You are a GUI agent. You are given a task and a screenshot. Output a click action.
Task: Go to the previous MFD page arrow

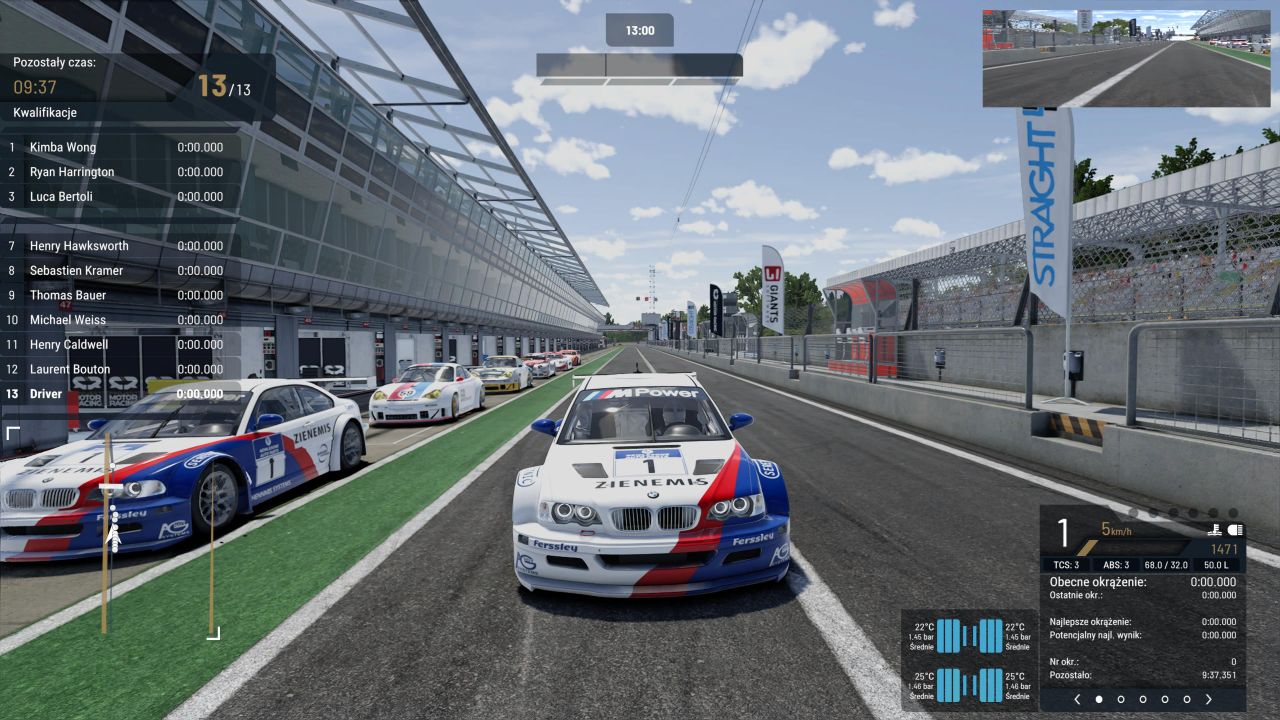tap(1077, 699)
